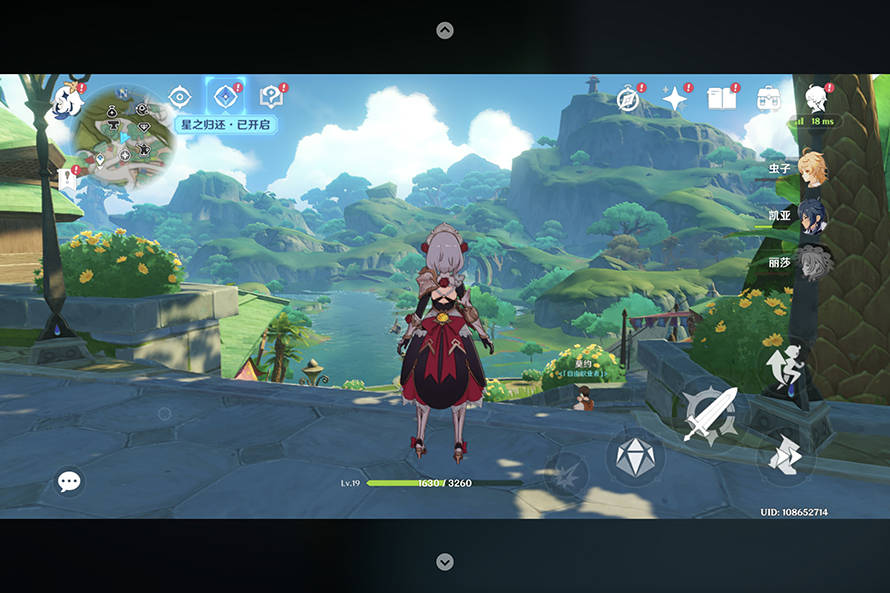
Task: Open the question-mark tutorial icon
Action: 270,97
